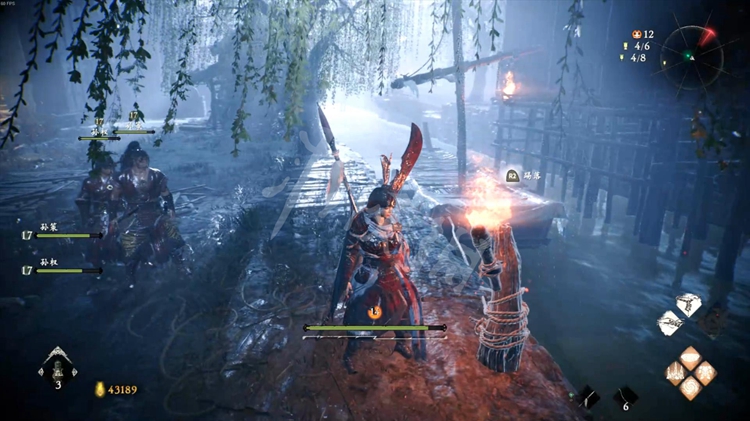Activate the left orange wizardry spell icon
The width and height of the screenshot is (750, 421).
[x=676, y=372]
